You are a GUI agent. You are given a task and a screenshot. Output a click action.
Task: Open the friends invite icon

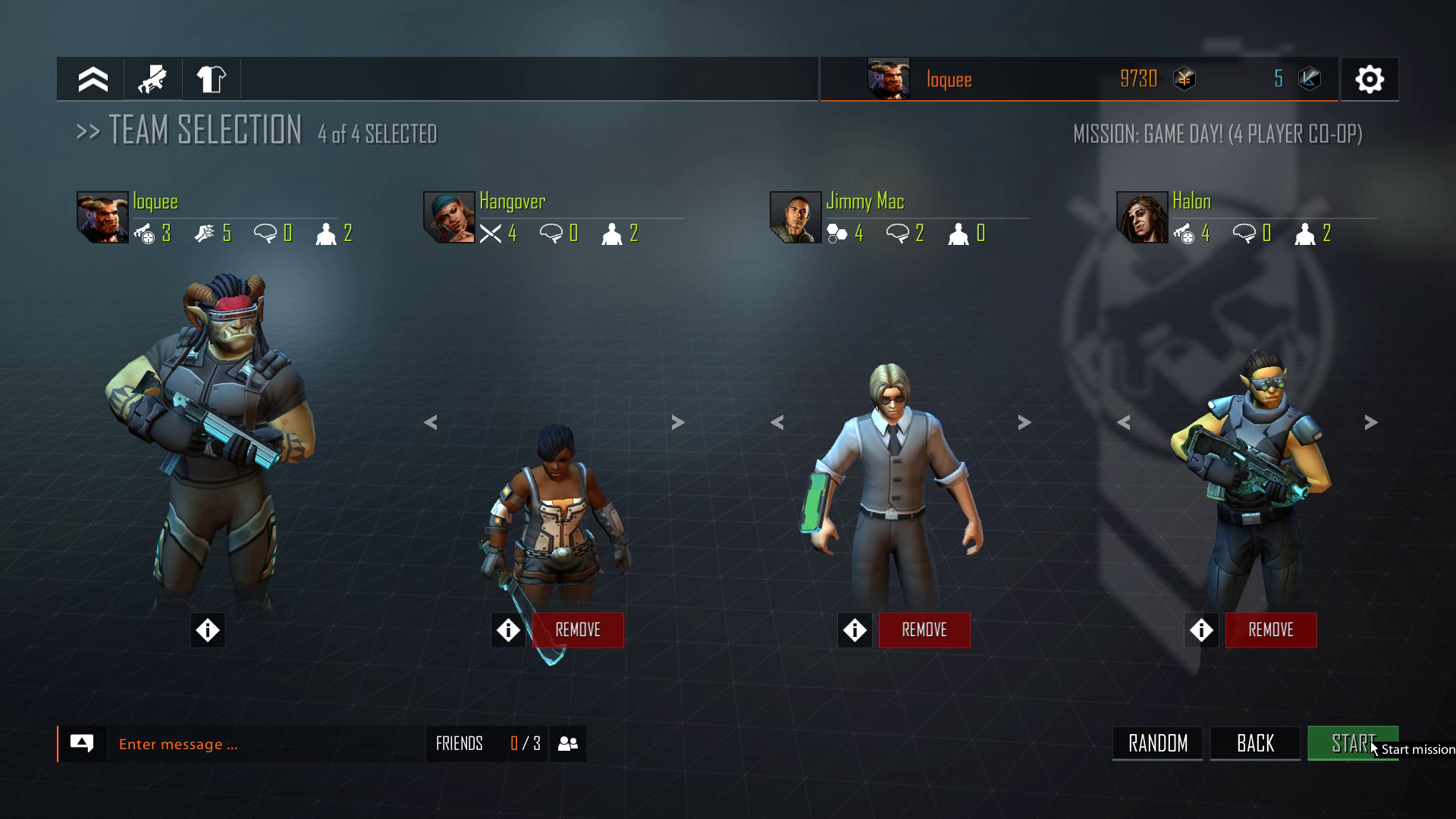pyautogui.click(x=567, y=743)
